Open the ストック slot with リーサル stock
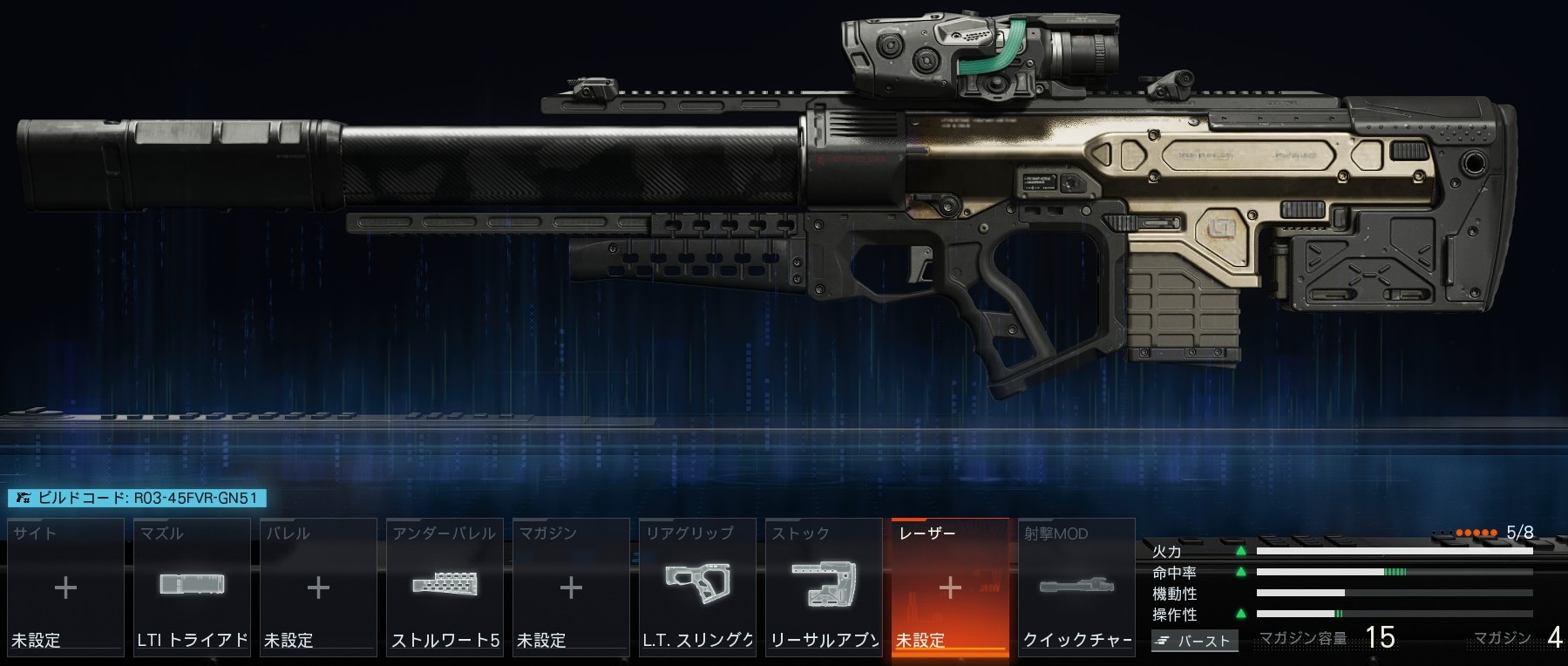The height and width of the screenshot is (666, 1568). point(824,587)
